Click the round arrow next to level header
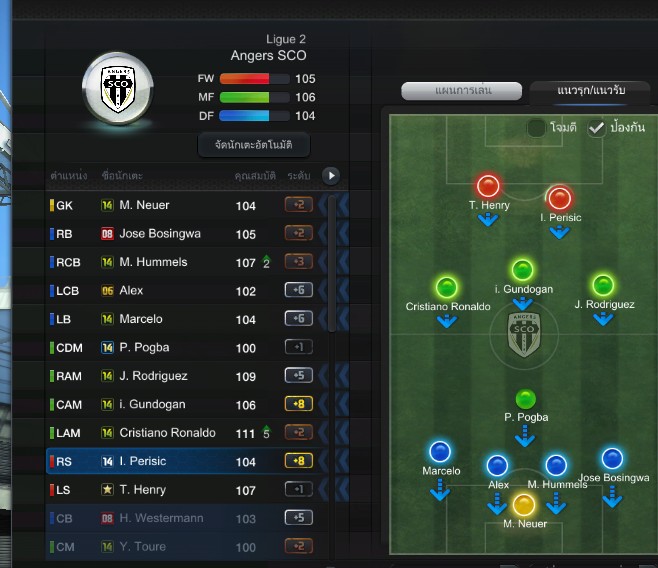658x568 pixels. click(331, 176)
